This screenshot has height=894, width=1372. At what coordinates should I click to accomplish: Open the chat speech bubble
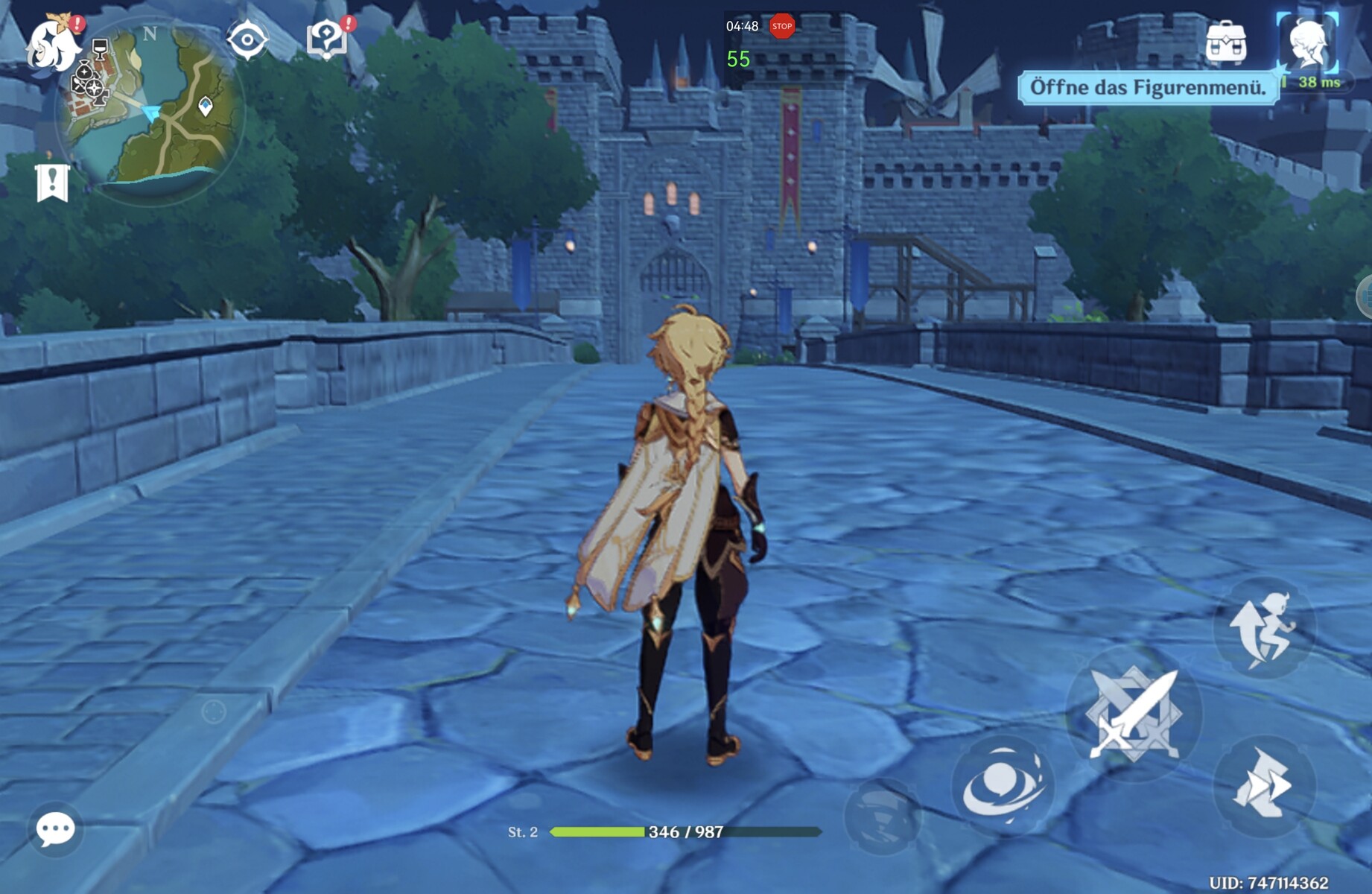pyautogui.click(x=56, y=828)
